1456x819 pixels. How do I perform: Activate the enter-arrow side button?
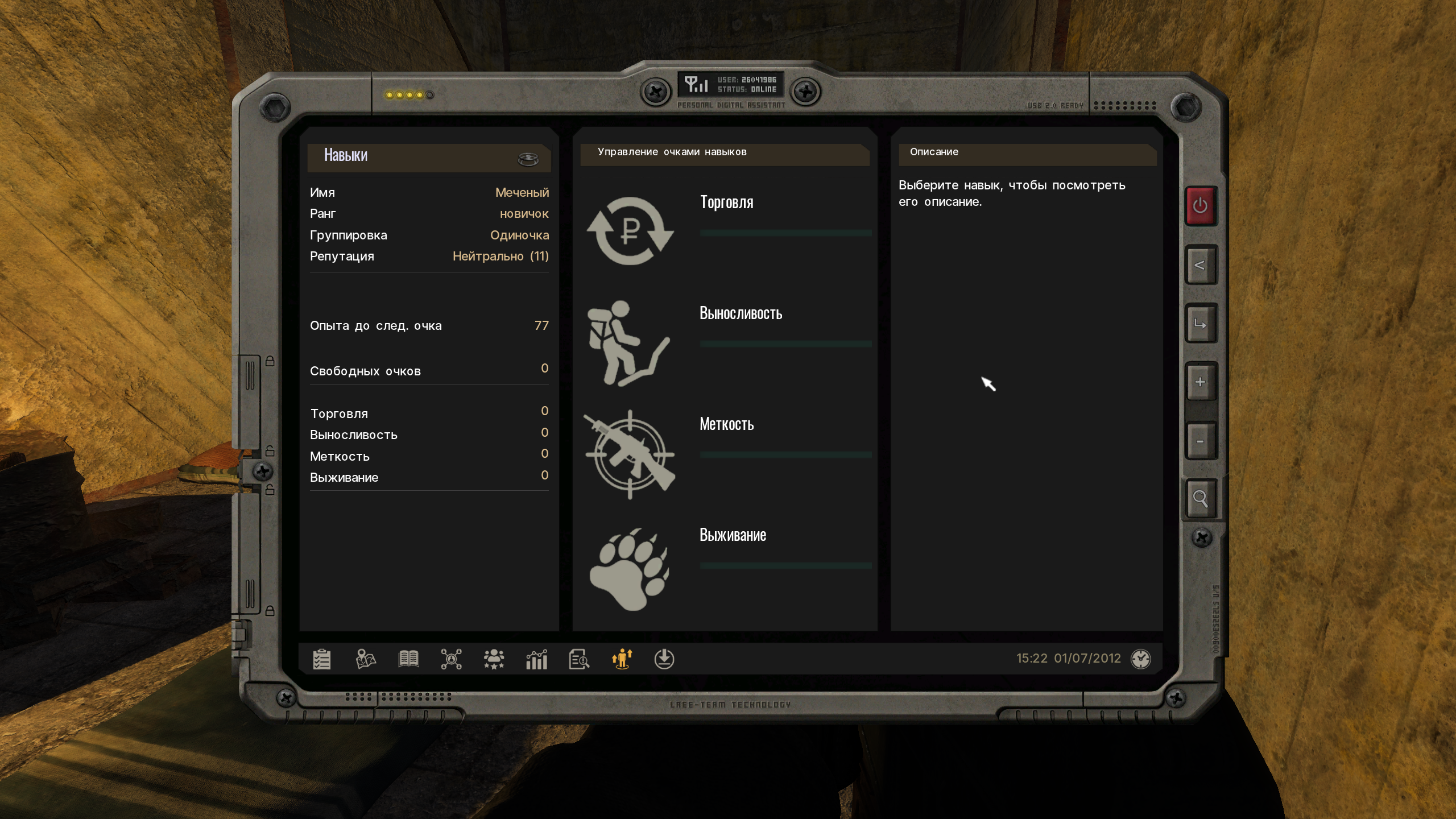(x=1200, y=324)
